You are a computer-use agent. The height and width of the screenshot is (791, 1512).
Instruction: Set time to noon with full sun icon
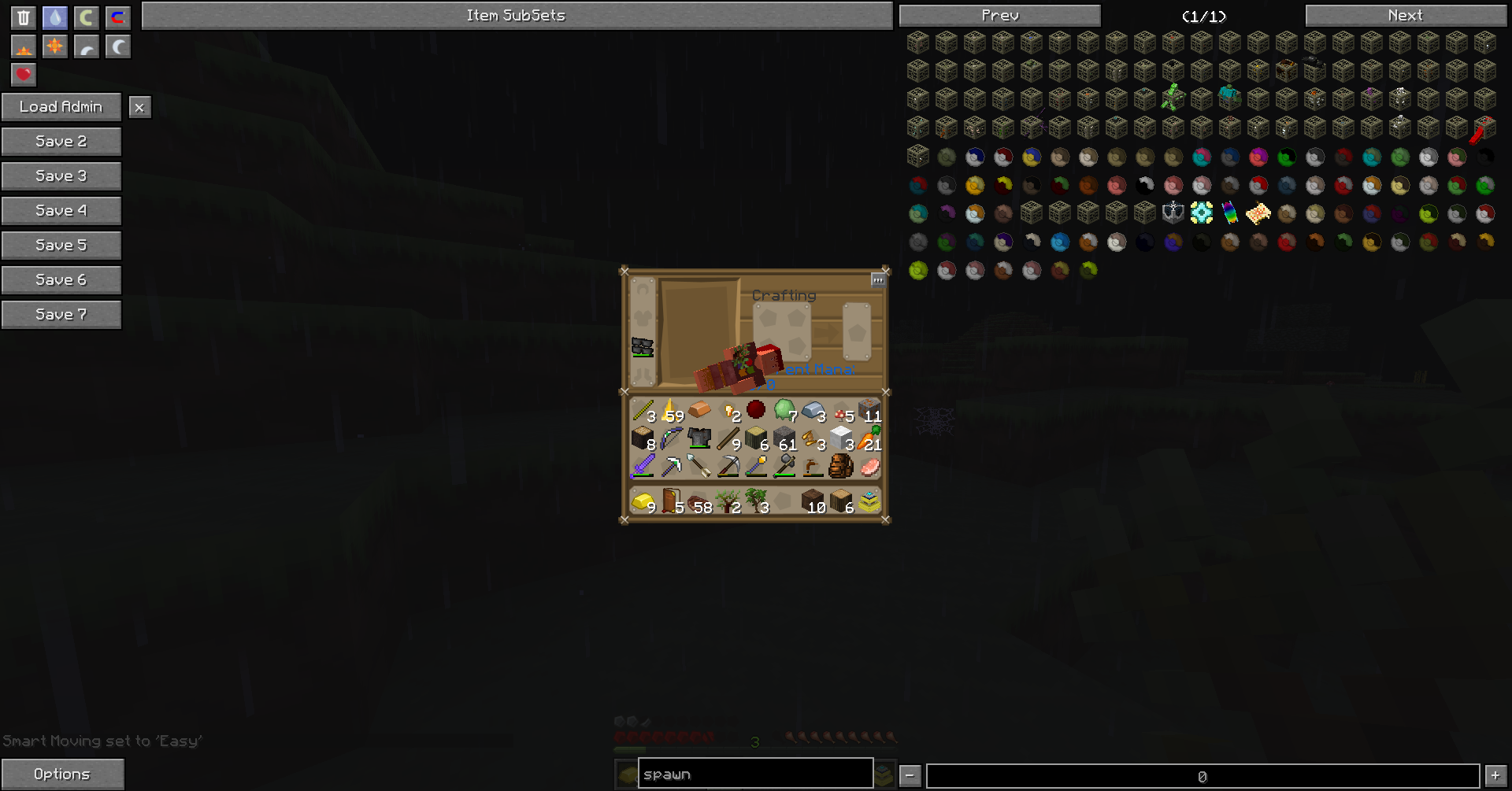55,46
